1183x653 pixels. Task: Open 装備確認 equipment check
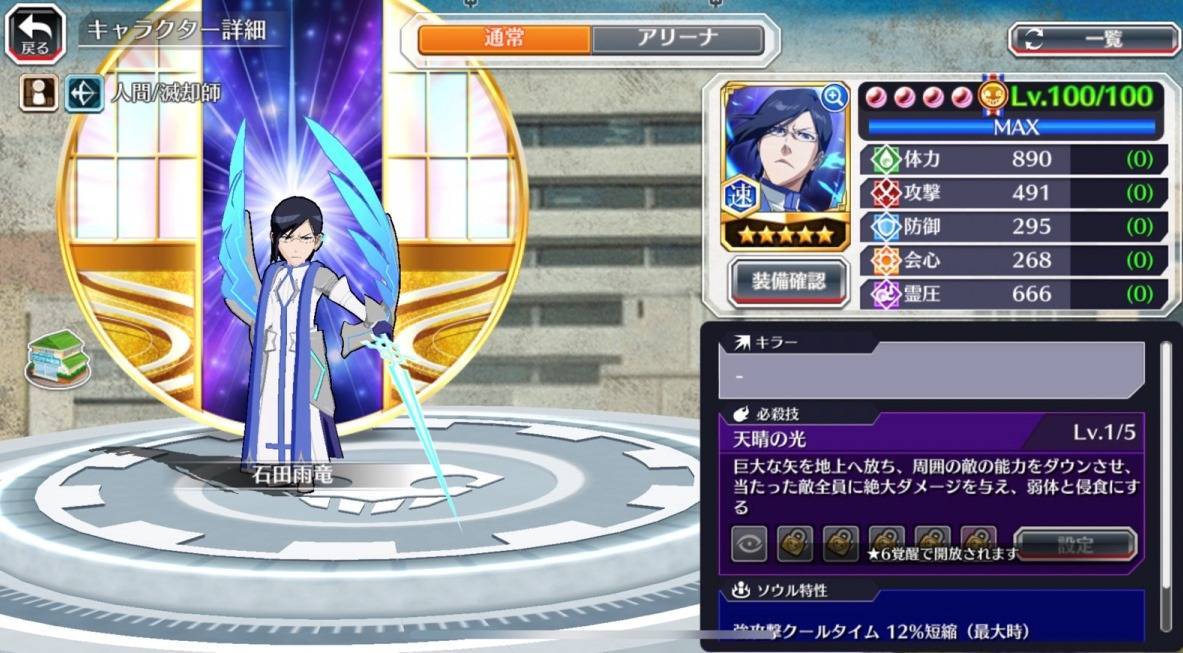tap(788, 282)
